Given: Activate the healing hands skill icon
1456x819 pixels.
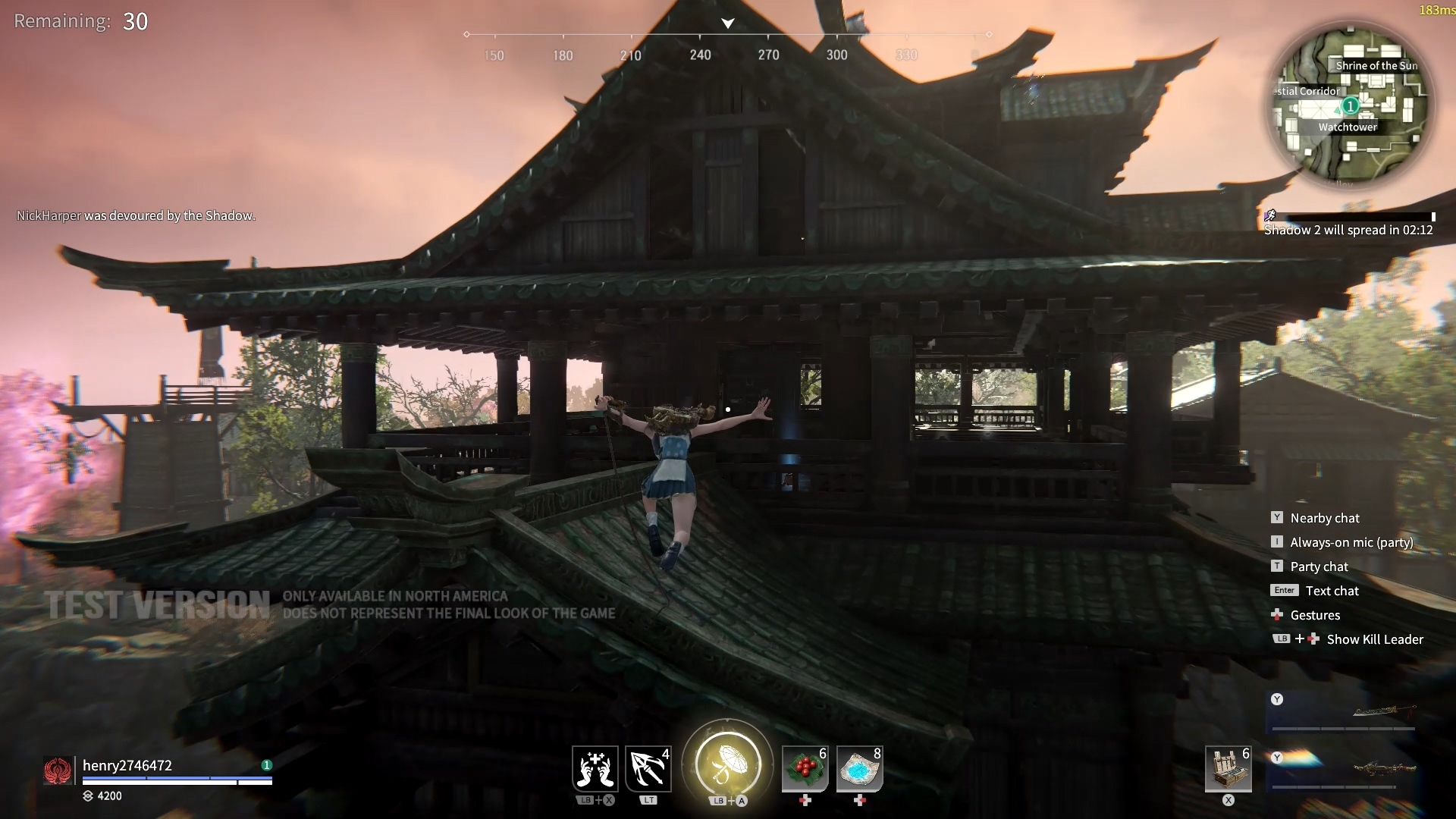Looking at the screenshot, I should pyautogui.click(x=595, y=768).
